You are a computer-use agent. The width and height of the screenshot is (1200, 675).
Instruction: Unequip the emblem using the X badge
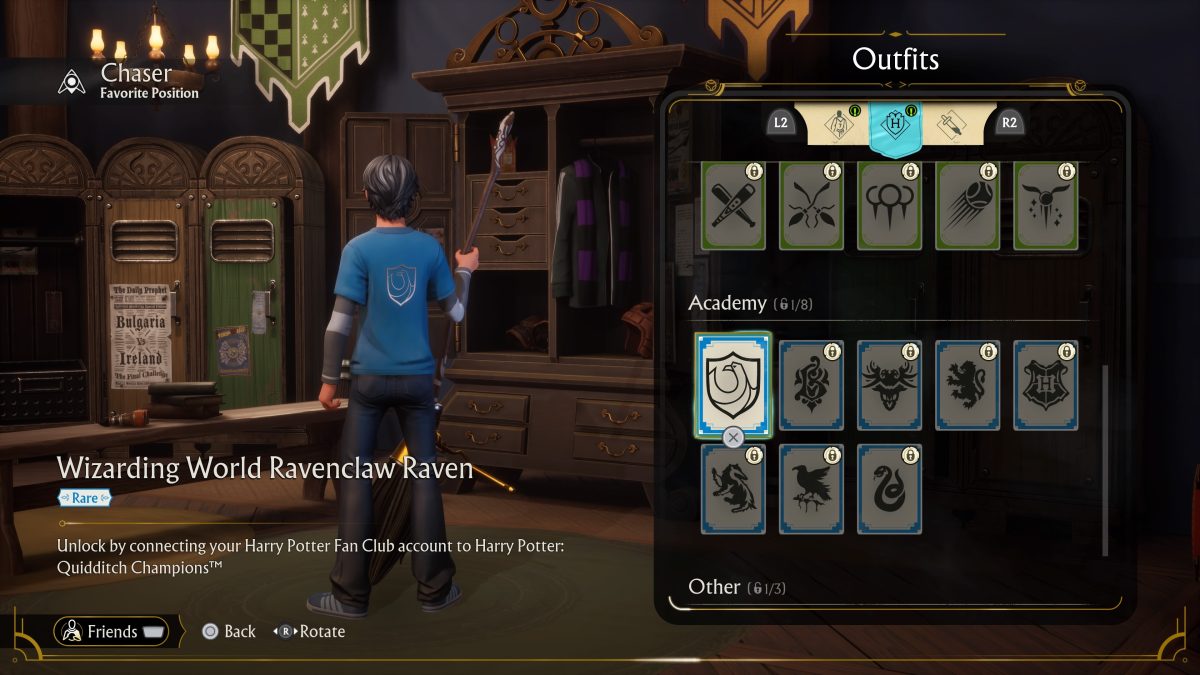(733, 437)
